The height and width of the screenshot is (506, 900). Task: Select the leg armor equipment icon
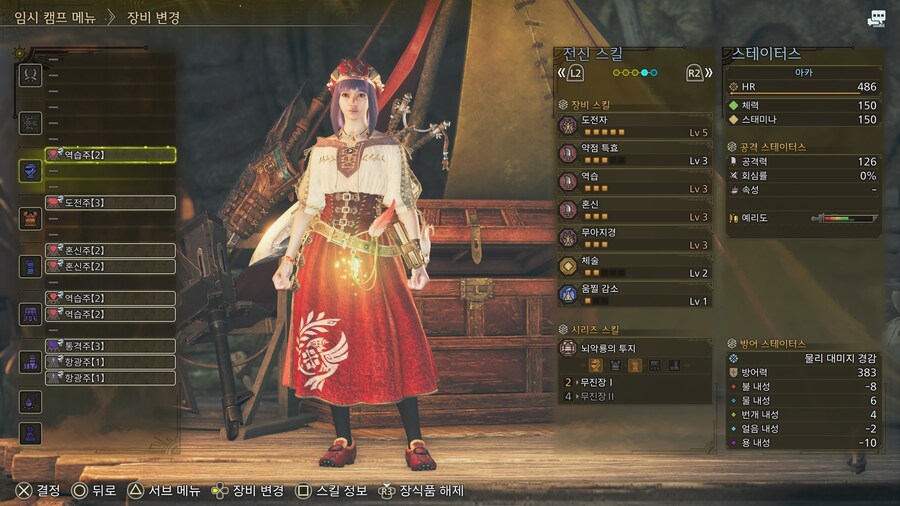coord(30,362)
